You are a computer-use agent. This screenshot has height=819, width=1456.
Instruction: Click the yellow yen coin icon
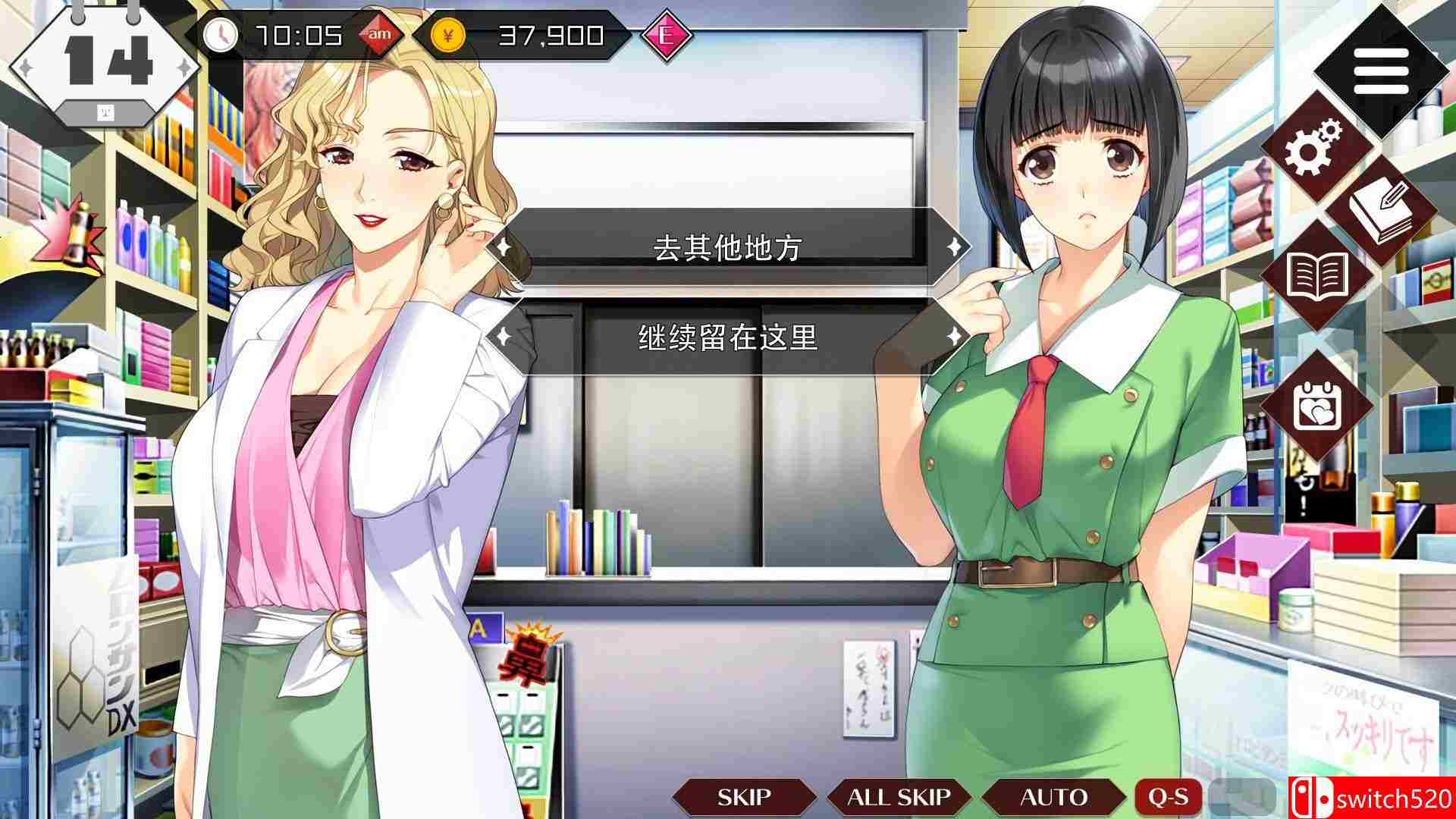447,33
